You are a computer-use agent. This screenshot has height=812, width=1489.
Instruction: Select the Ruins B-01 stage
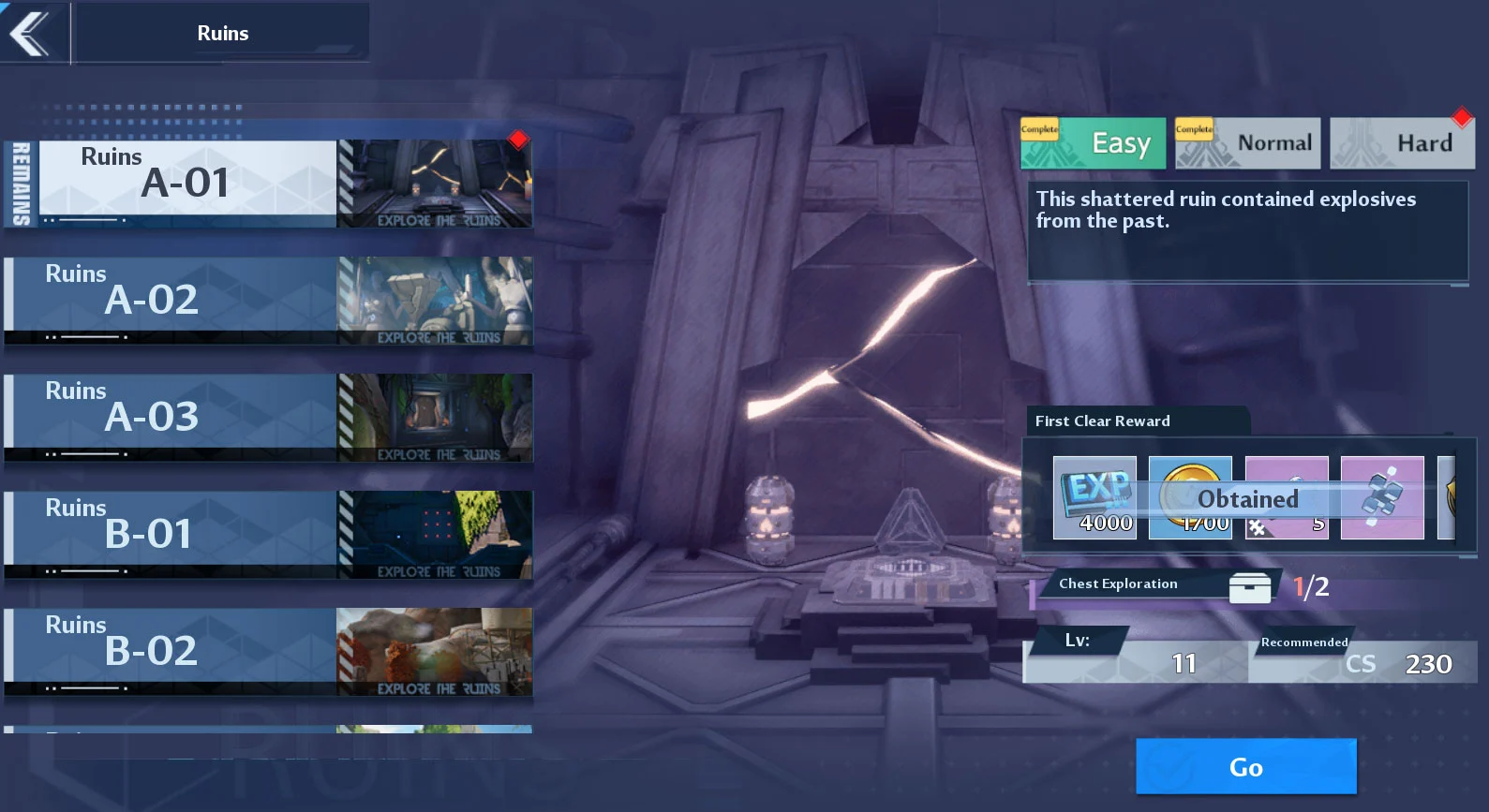[x=267, y=535]
